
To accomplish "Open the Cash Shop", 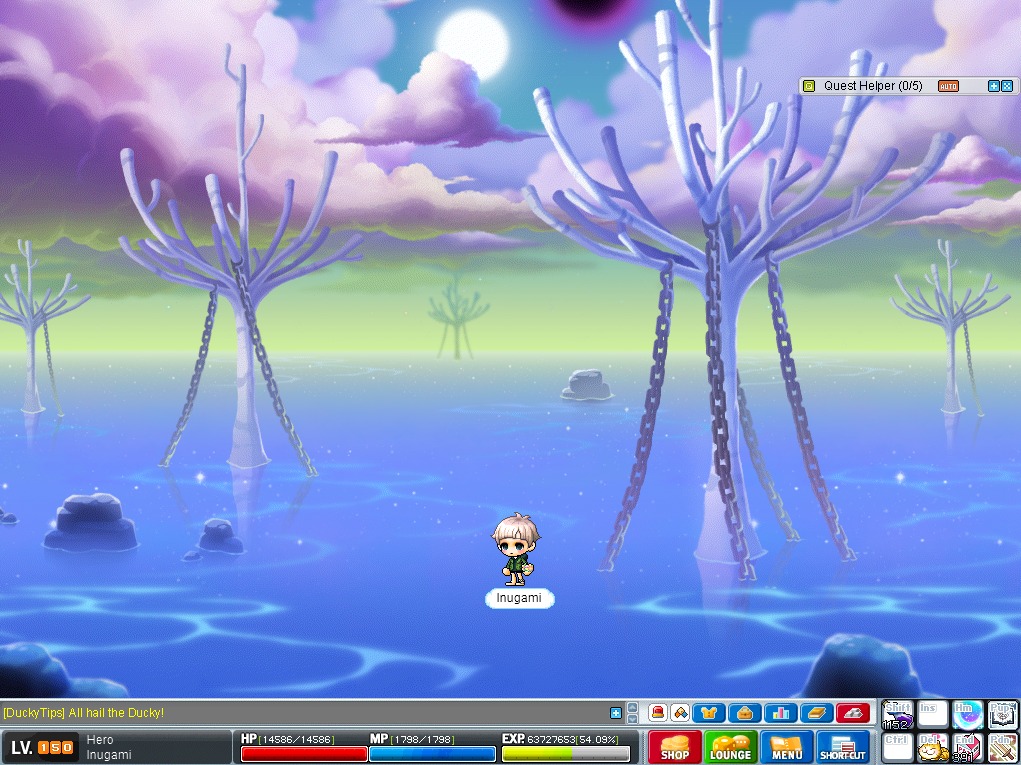I will tap(675, 747).
